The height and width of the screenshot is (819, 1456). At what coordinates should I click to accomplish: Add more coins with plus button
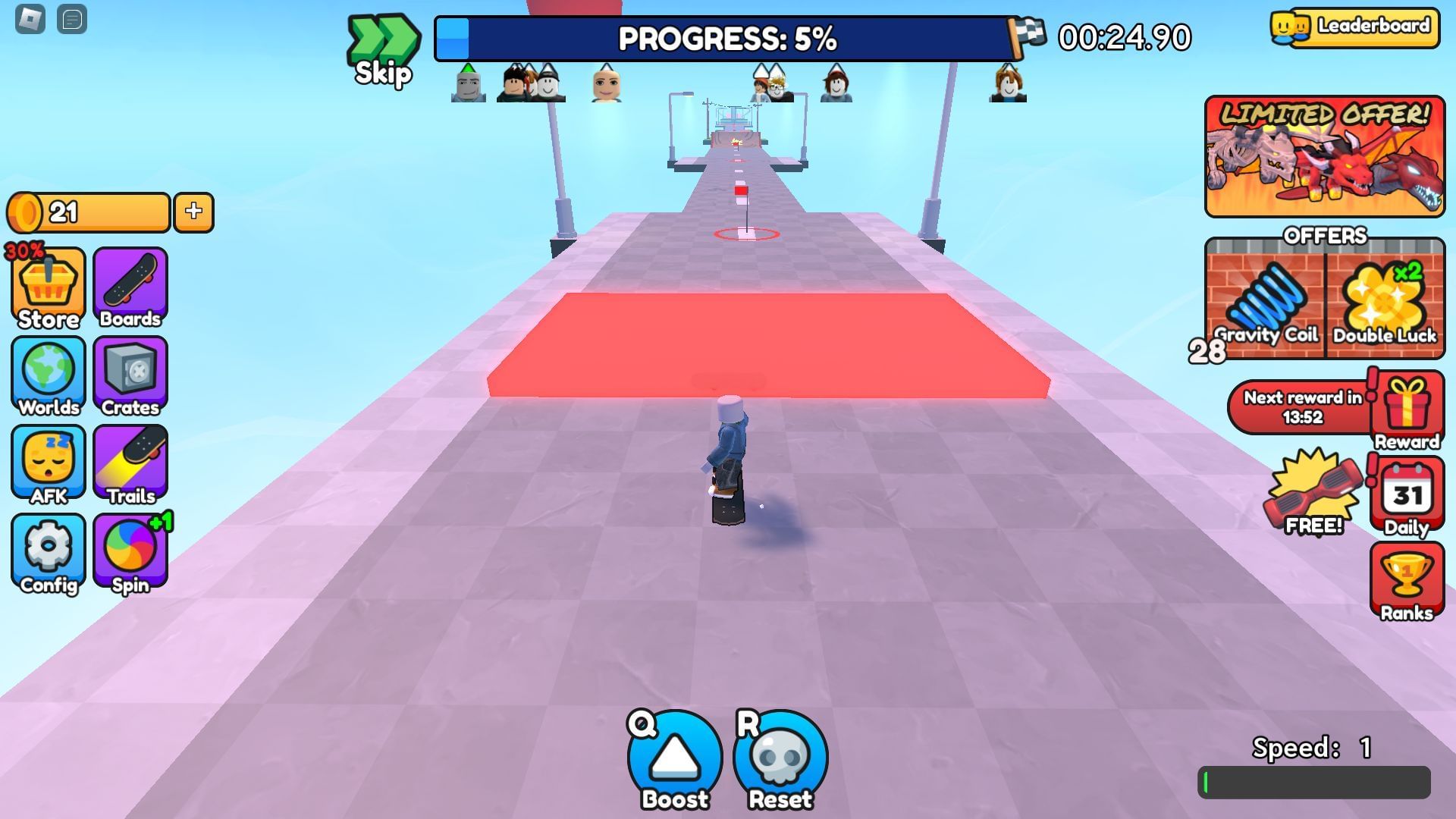[193, 212]
